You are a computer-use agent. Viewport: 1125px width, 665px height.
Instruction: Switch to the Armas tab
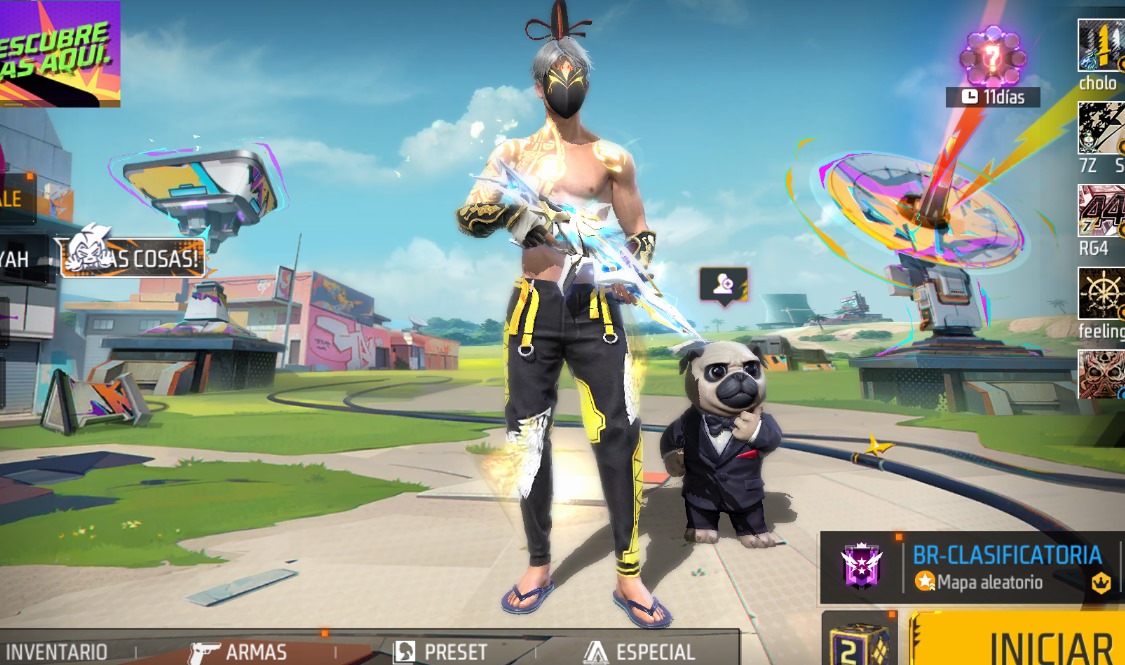tap(241, 651)
